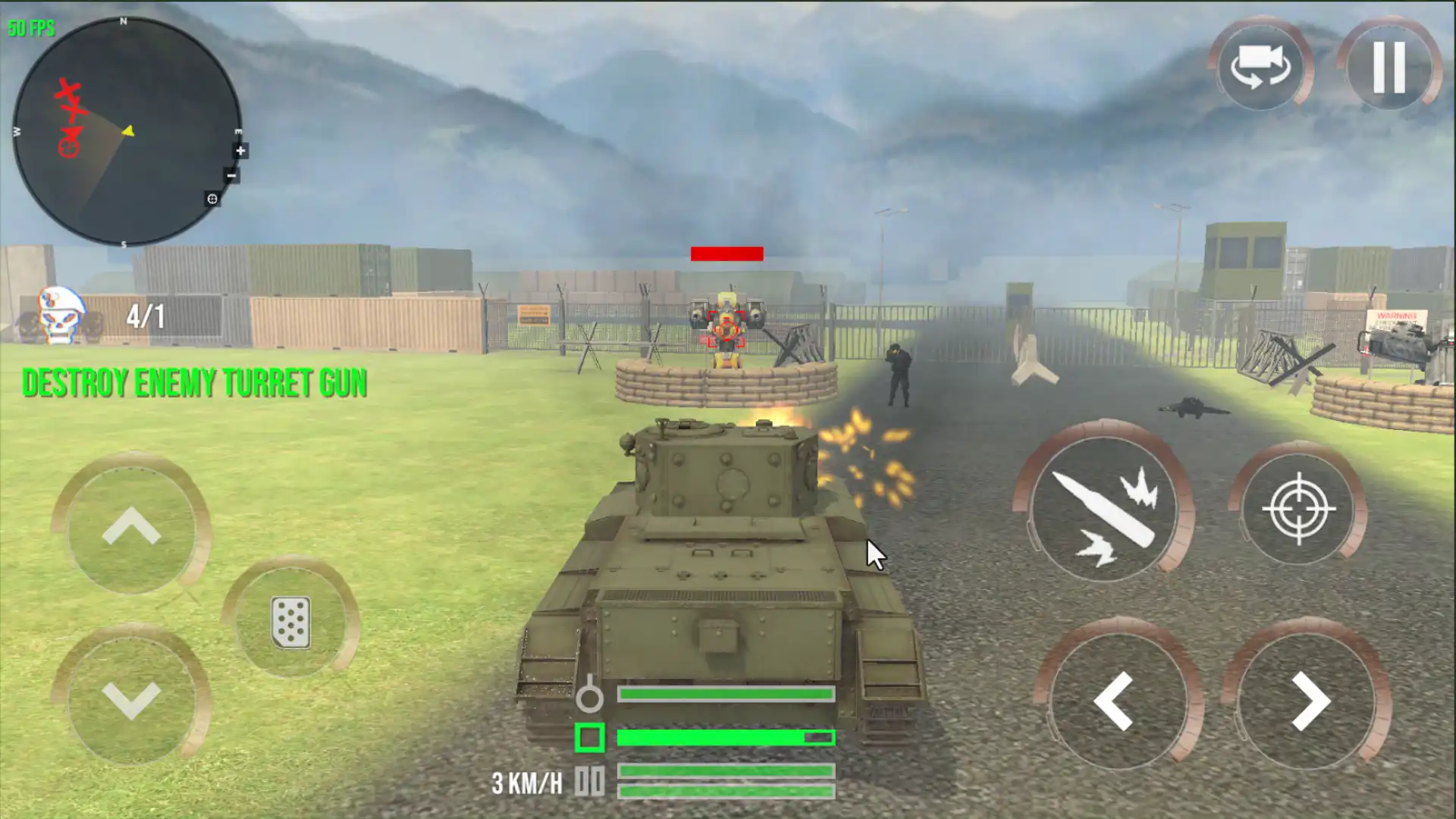Tap the brake pedal button
The width and height of the screenshot is (1456, 819).
point(290,622)
